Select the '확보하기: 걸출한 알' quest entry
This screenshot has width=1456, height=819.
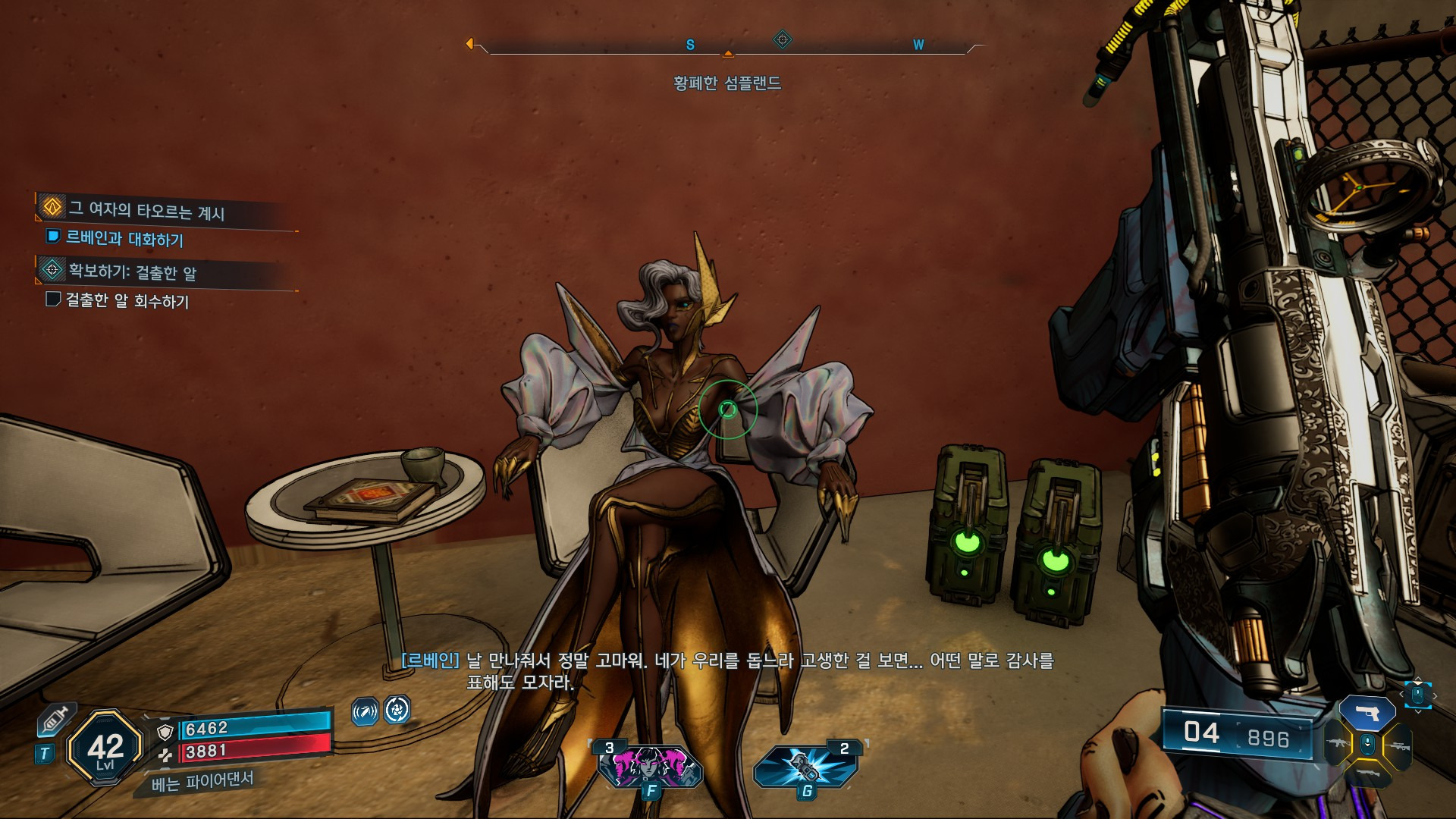pyautogui.click(x=133, y=271)
